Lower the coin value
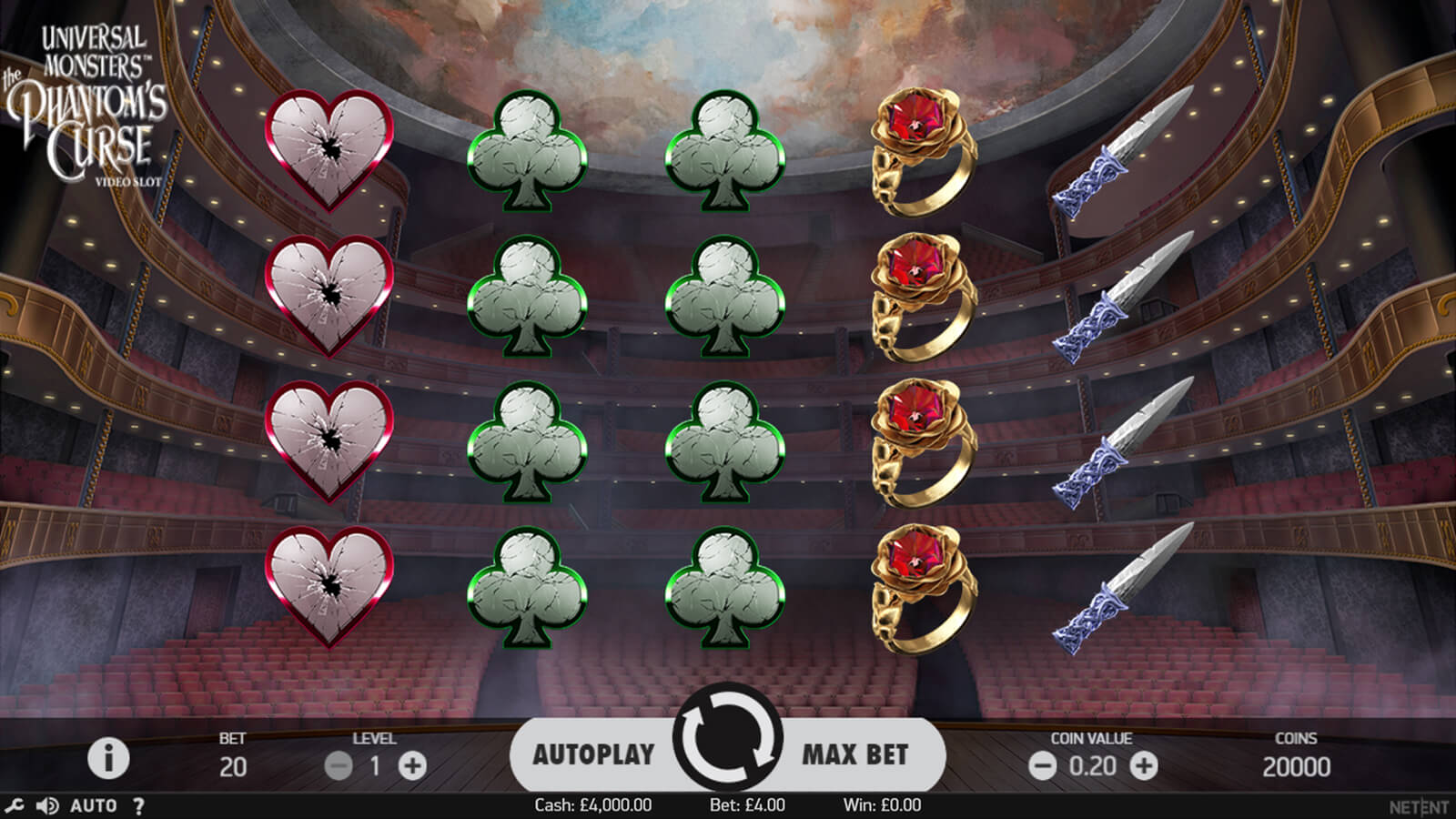Screen dimensions: 1456x819 pos(1042,766)
